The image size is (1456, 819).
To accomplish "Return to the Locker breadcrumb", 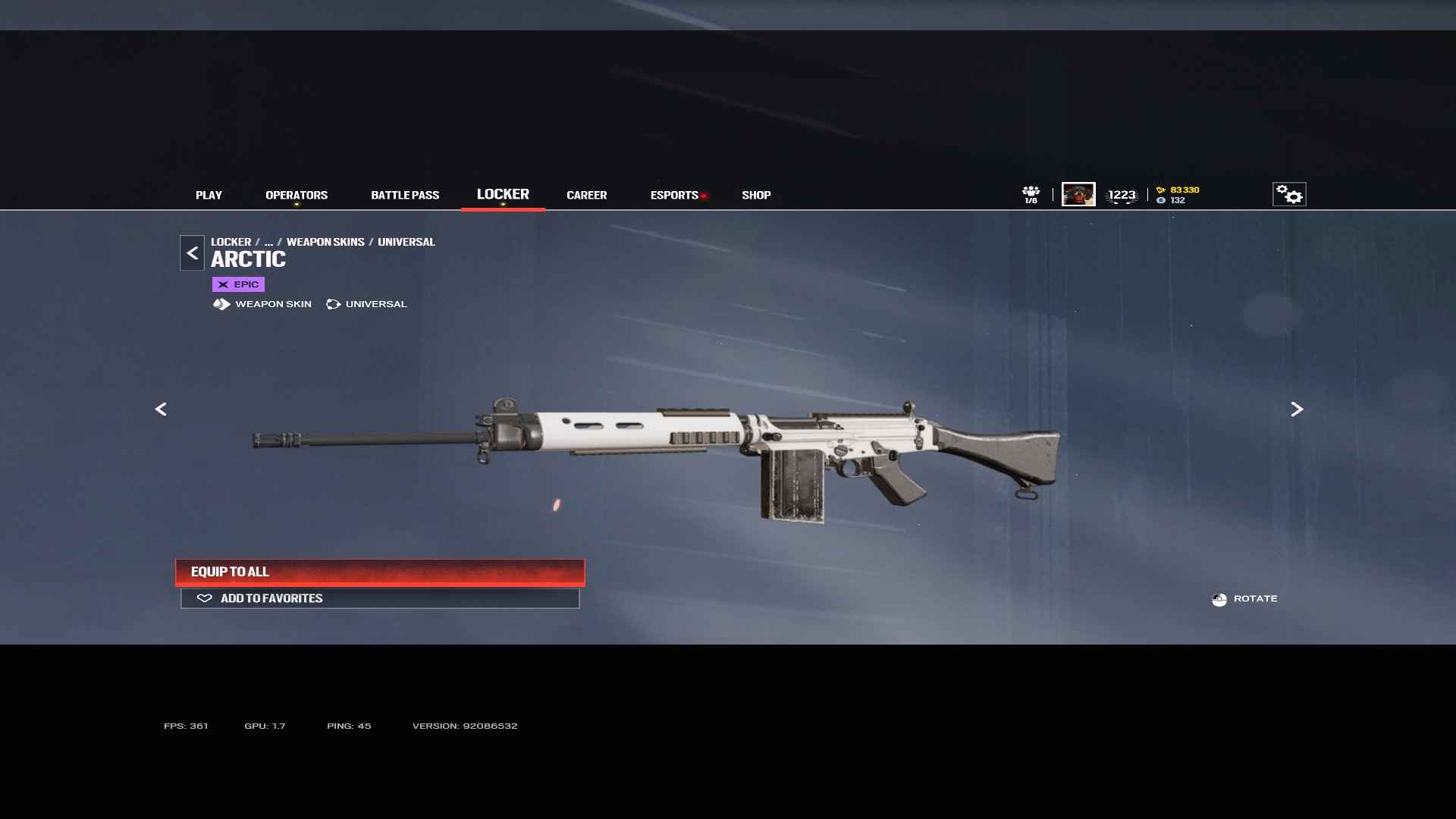I will click(231, 242).
